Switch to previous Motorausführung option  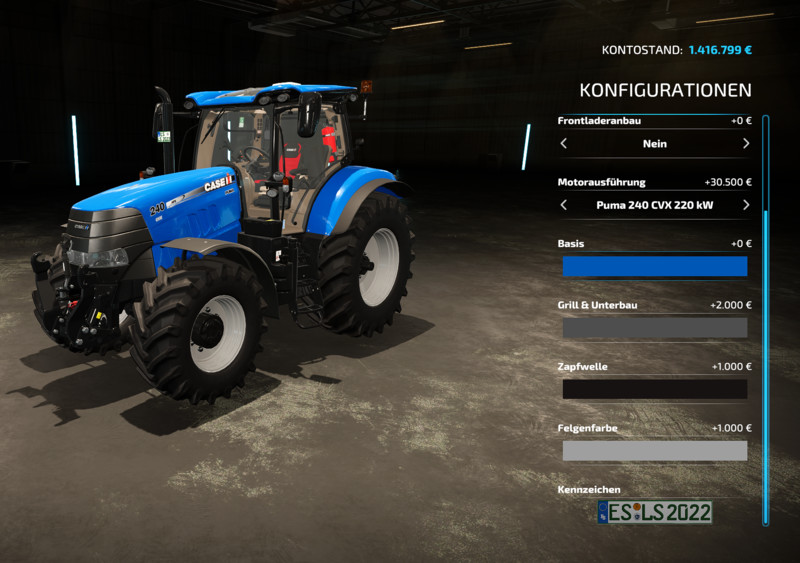coord(564,205)
